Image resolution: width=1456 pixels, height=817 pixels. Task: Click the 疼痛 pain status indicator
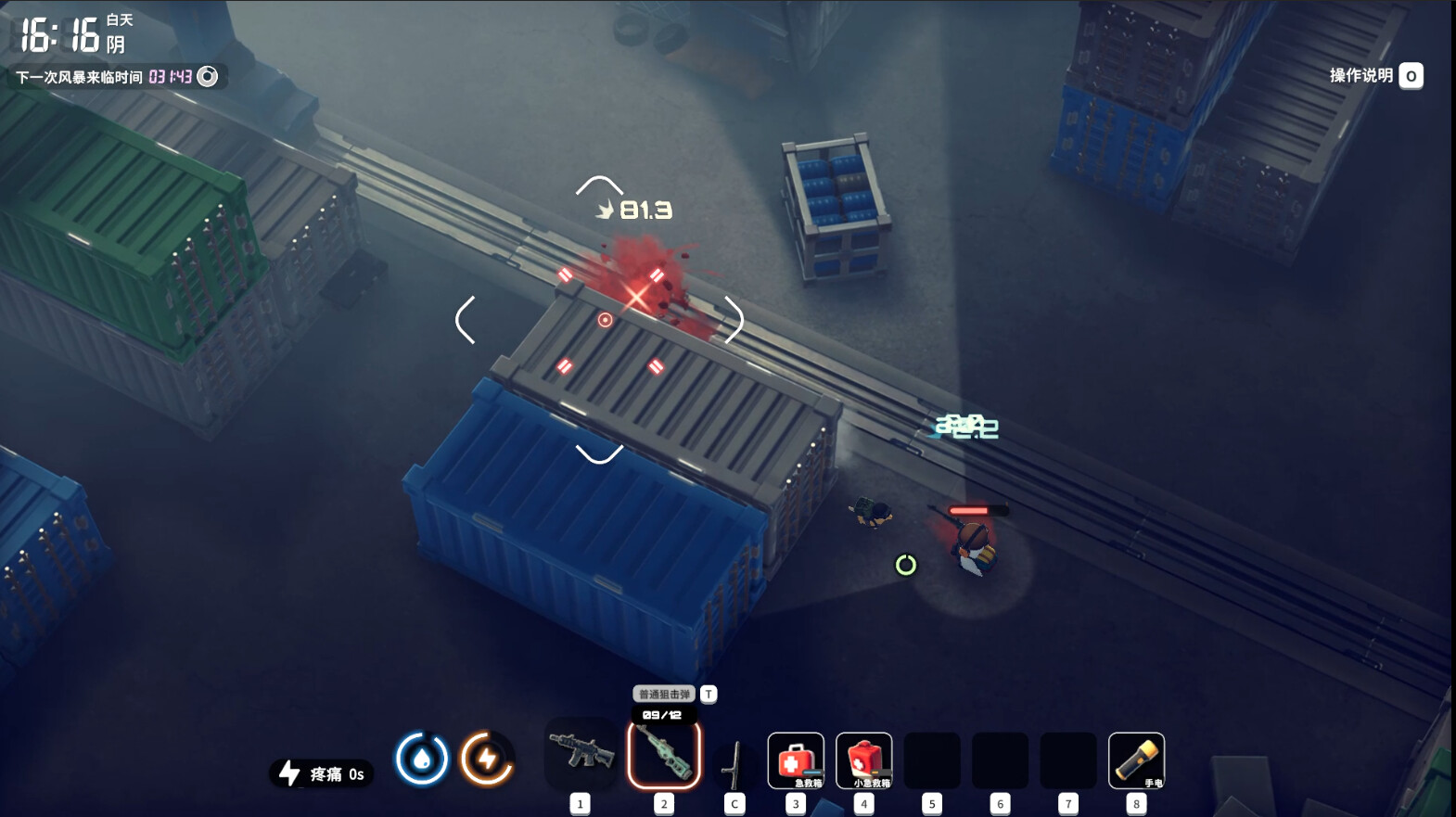click(x=322, y=773)
